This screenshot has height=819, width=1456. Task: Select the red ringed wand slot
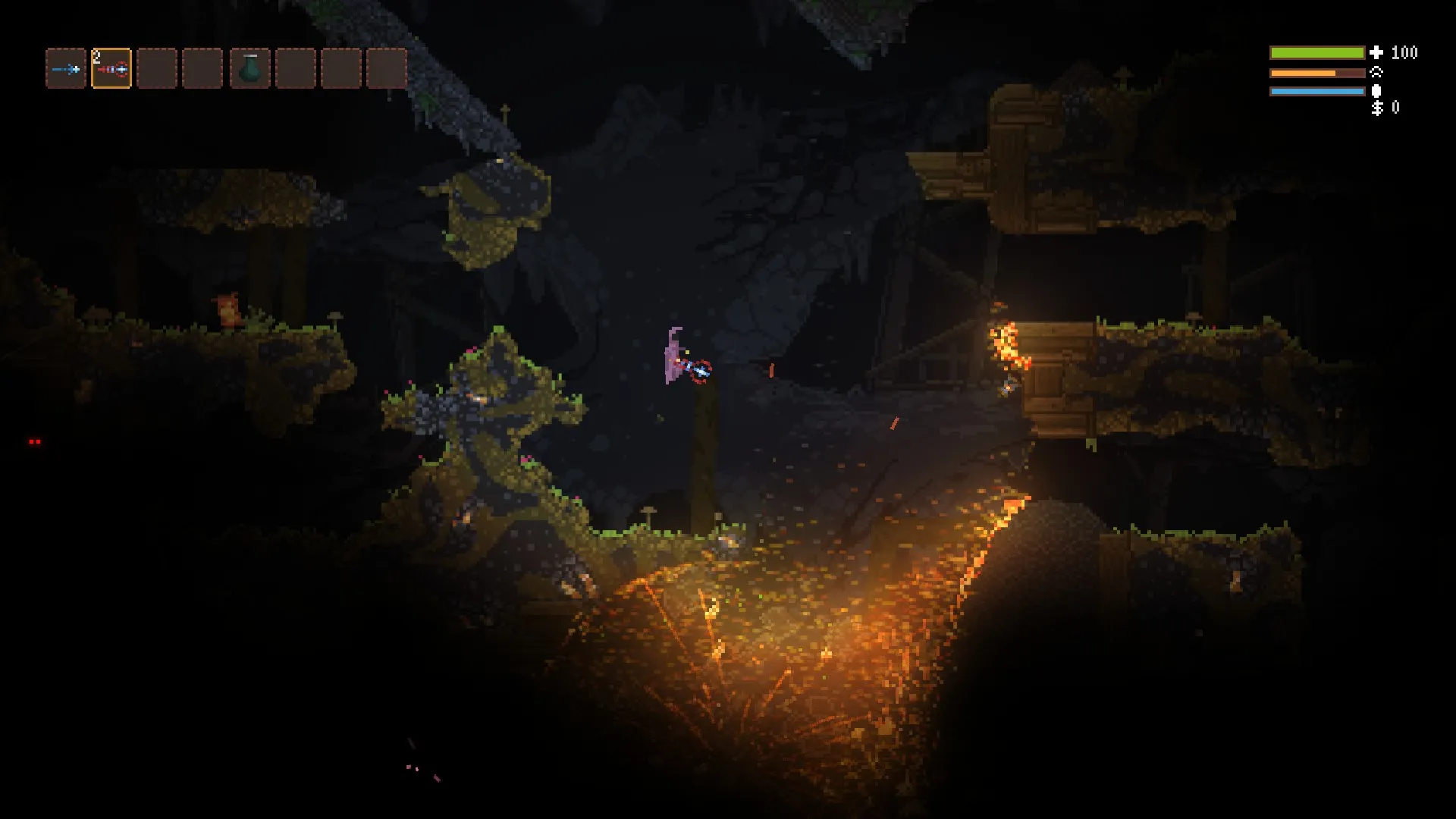coord(111,69)
